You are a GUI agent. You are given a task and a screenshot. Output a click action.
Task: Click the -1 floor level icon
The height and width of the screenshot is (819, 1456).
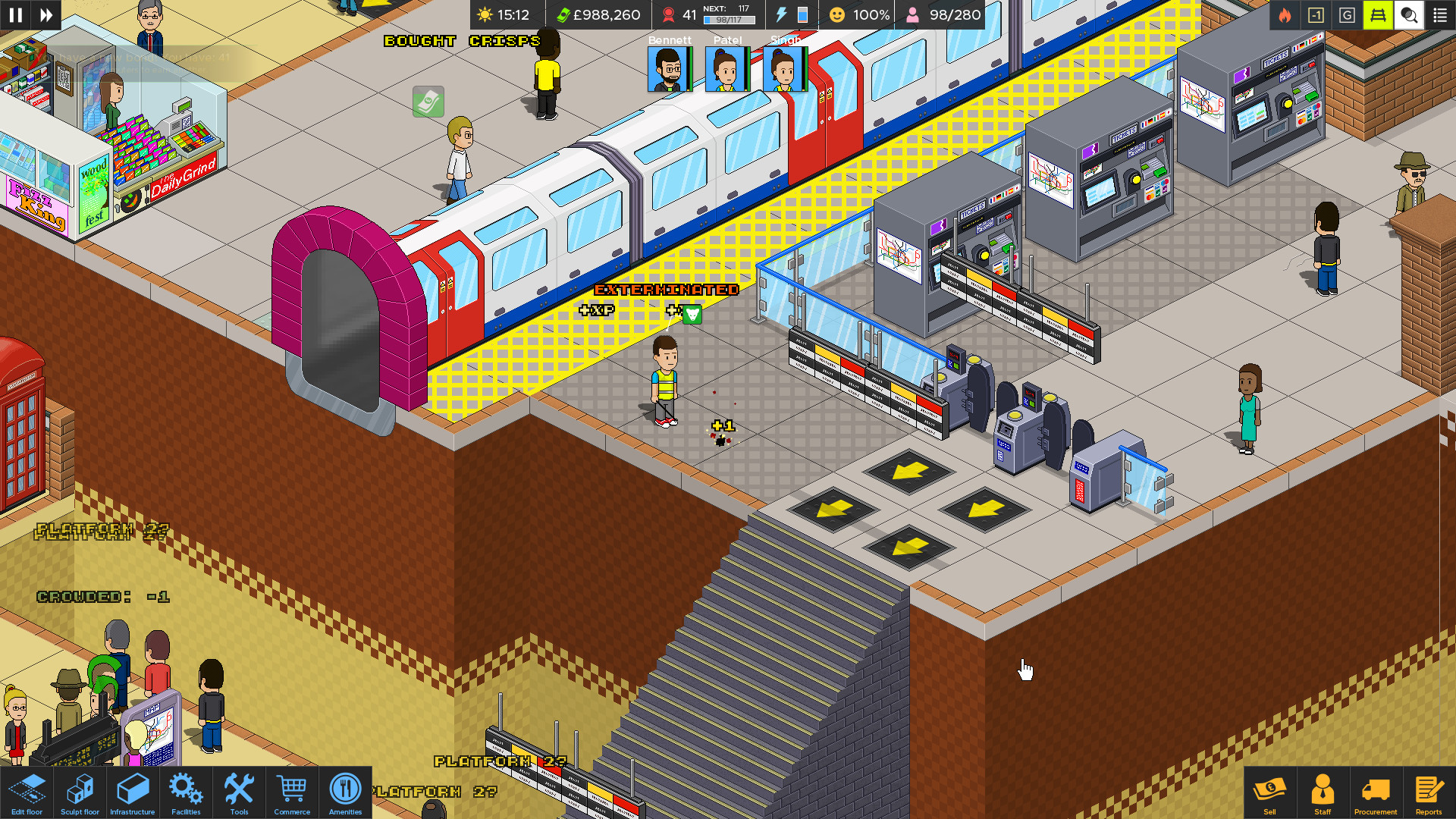pos(1316,14)
